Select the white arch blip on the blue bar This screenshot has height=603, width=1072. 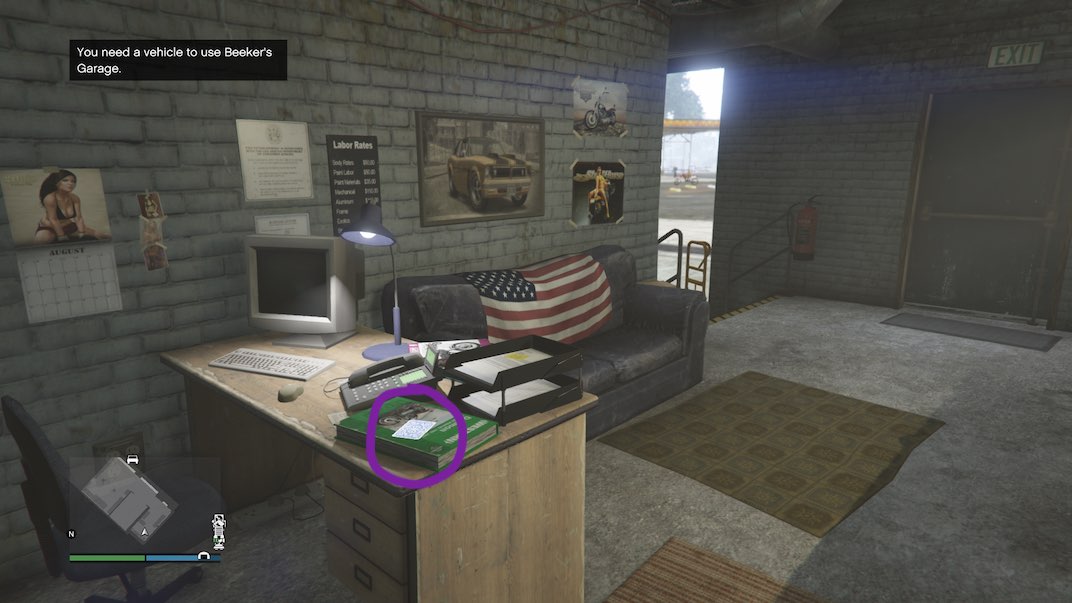click(205, 556)
